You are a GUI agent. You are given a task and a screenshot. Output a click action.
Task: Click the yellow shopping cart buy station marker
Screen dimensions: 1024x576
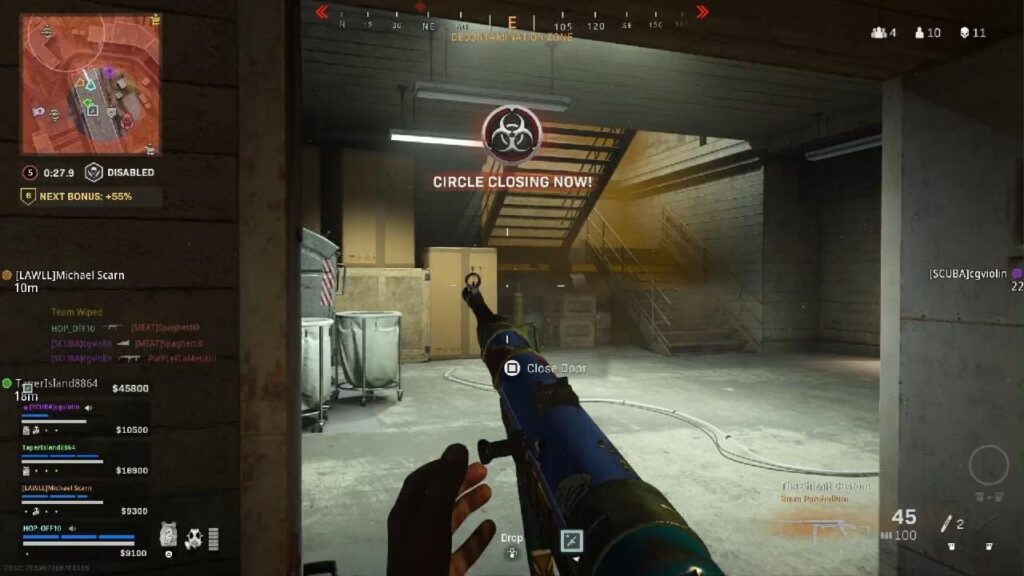click(x=154, y=17)
